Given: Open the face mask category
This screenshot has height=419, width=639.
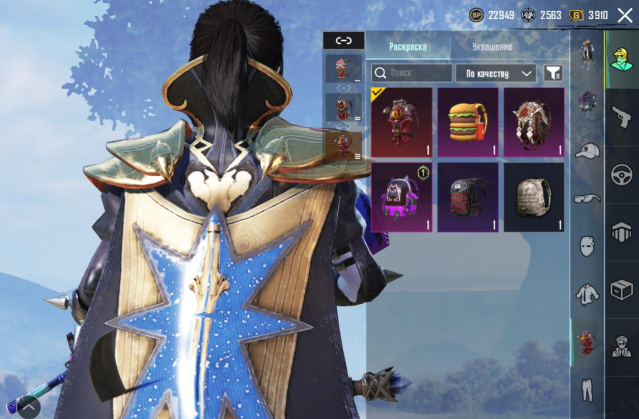Looking at the screenshot, I should [587, 245].
